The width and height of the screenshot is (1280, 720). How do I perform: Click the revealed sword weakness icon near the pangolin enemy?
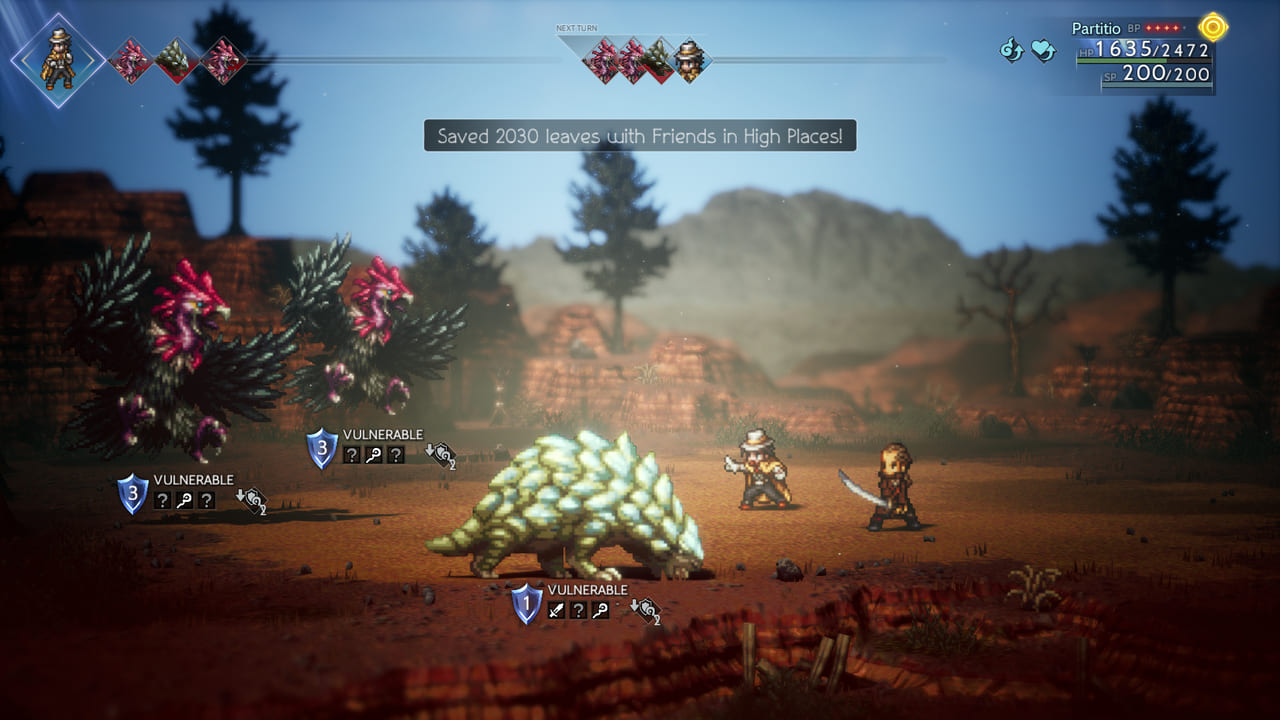pyautogui.click(x=556, y=610)
